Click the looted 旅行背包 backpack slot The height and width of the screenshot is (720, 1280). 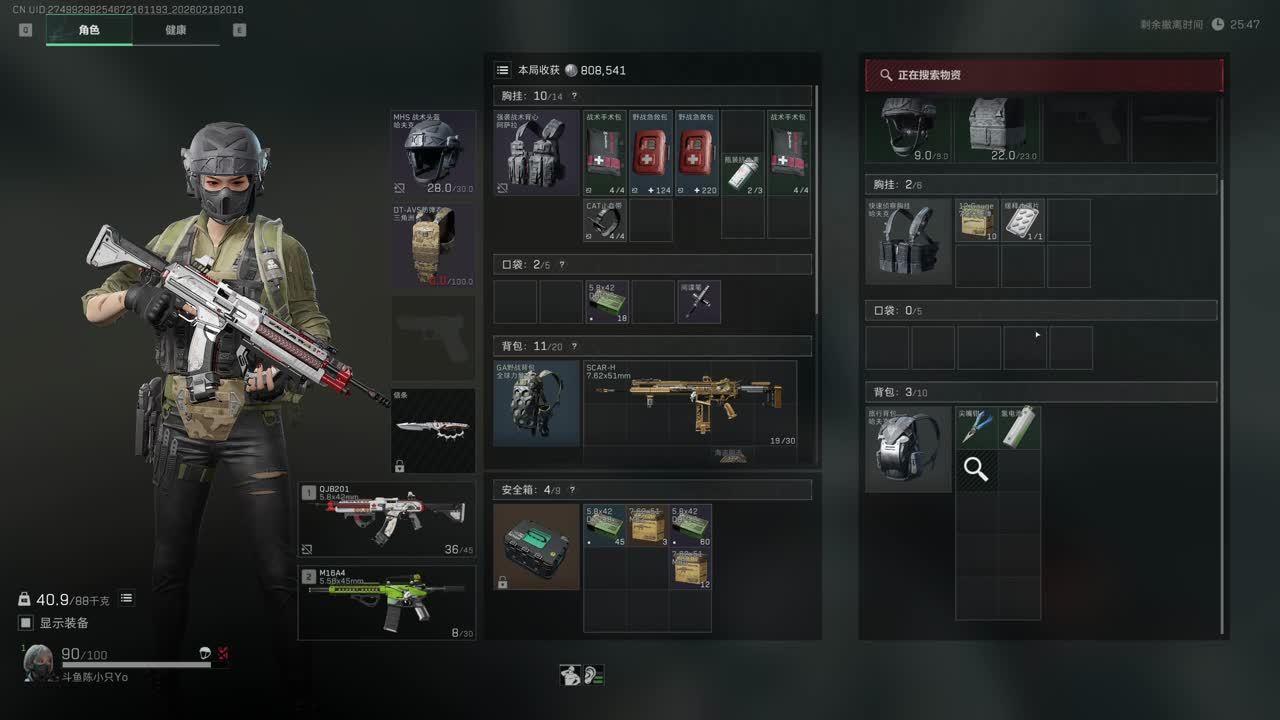point(908,449)
